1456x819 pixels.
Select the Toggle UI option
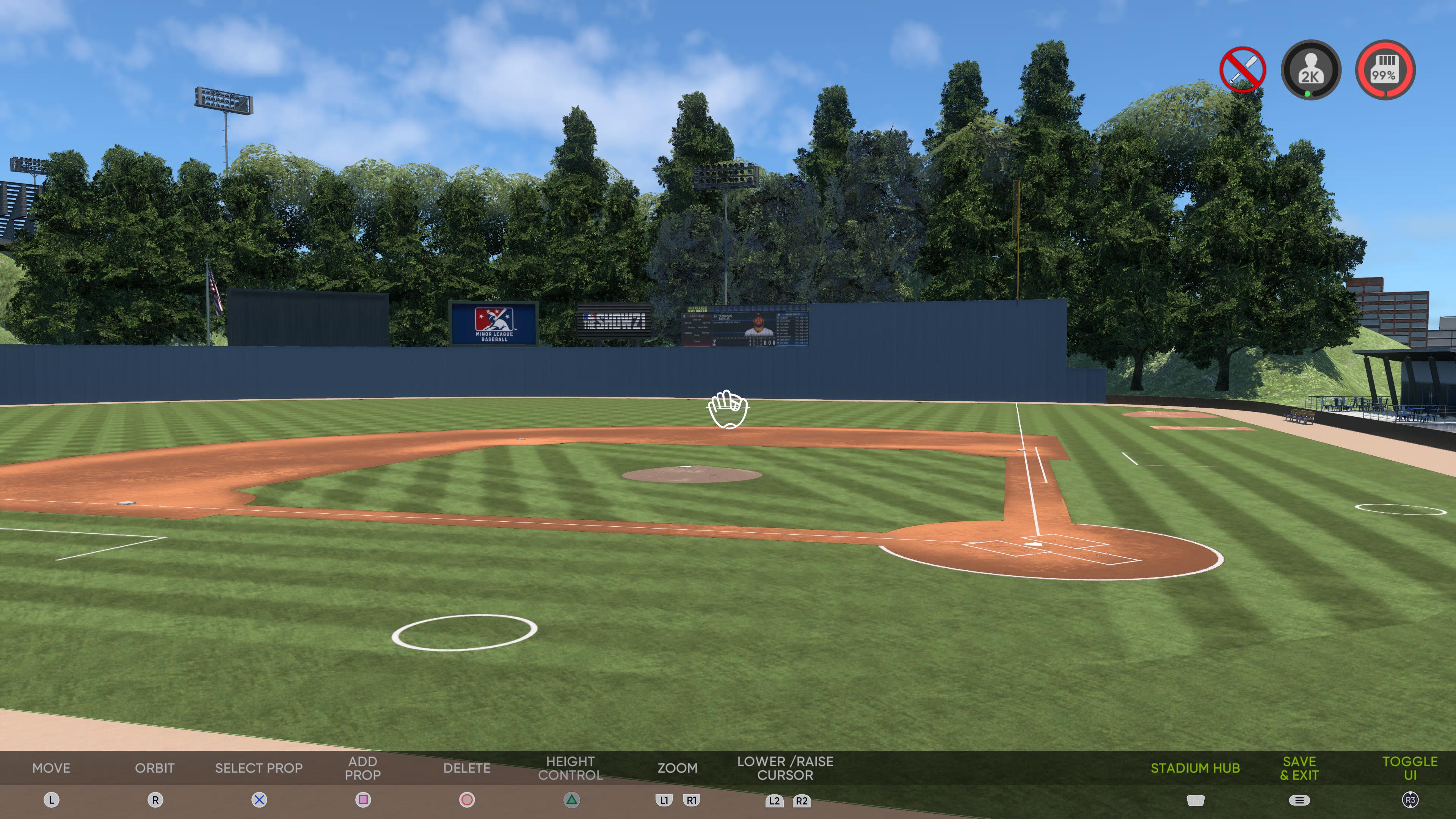(x=1410, y=768)
